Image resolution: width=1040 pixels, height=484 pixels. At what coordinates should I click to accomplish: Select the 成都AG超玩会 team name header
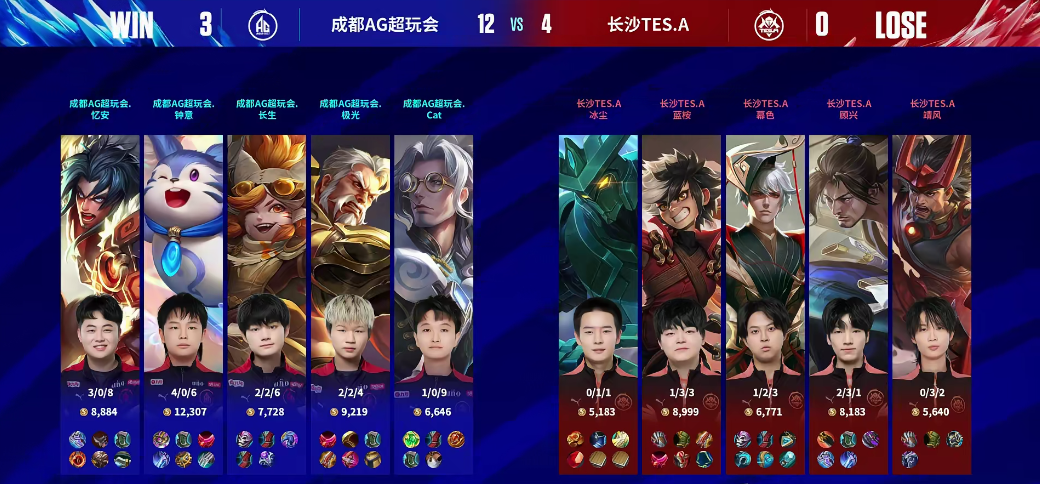[x=384, y=24]
